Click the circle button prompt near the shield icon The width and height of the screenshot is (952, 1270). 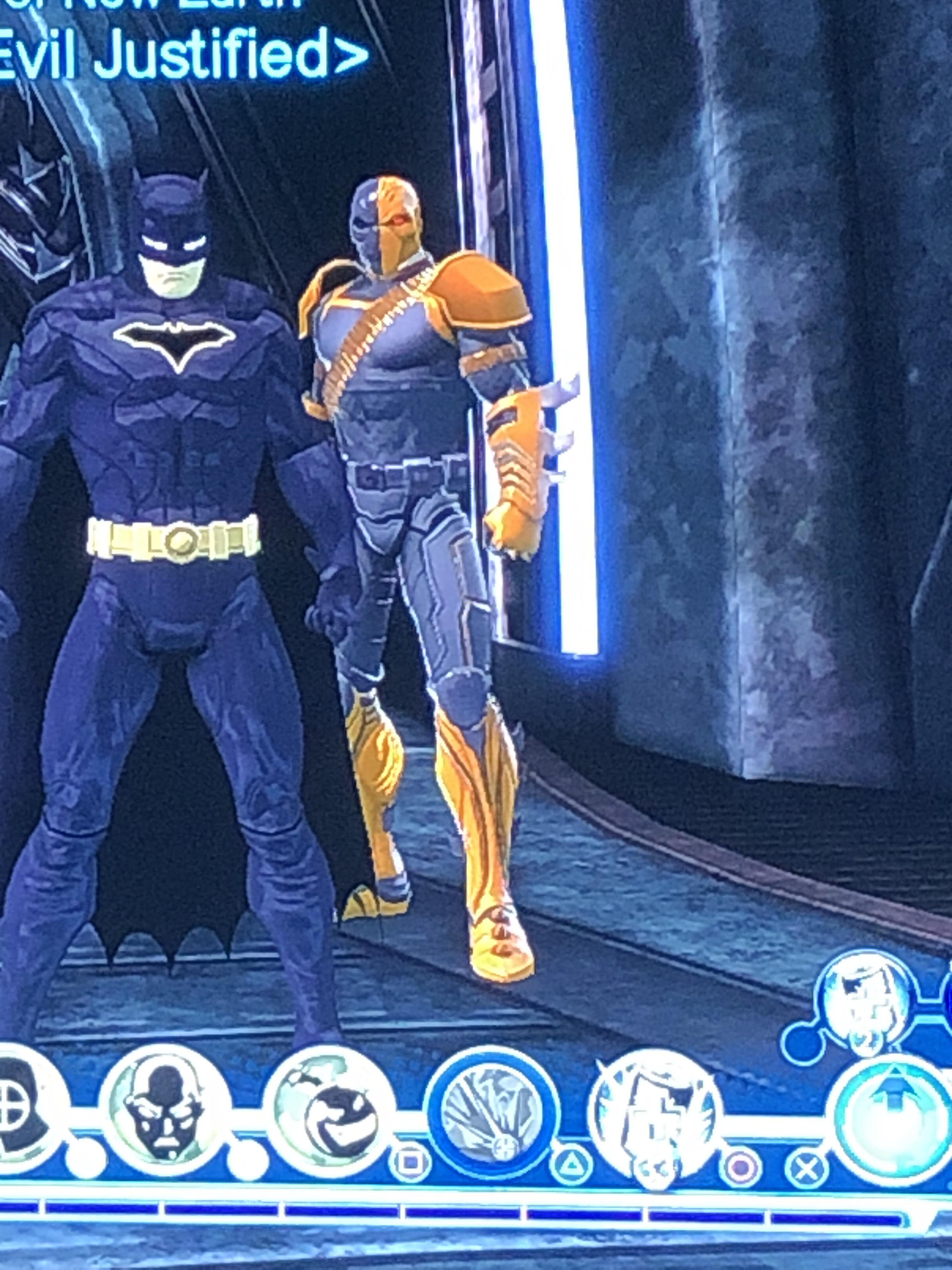pyautogui.click(x=742, y=1167)
